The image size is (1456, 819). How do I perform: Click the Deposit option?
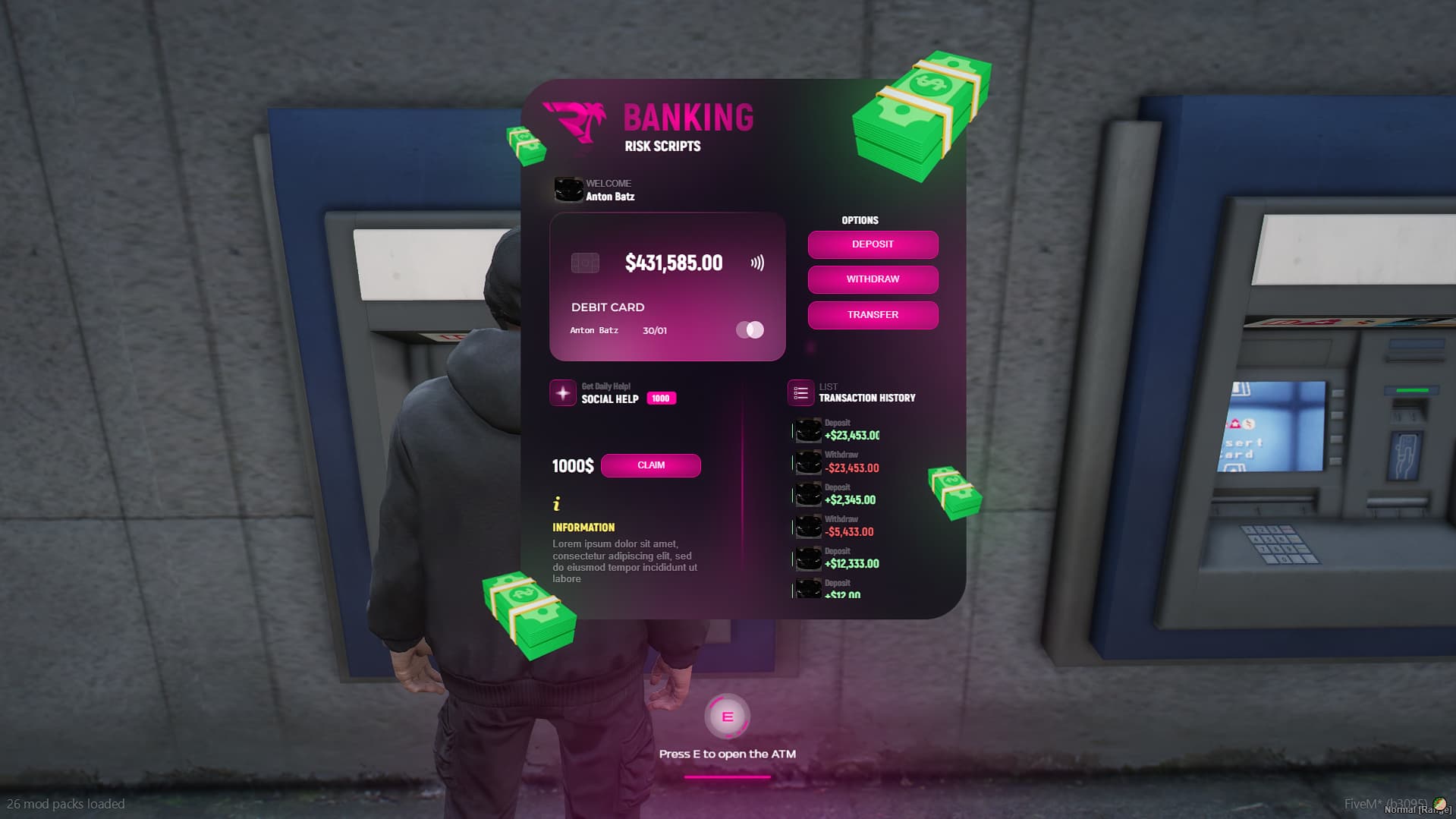click(x=873, y=244)
